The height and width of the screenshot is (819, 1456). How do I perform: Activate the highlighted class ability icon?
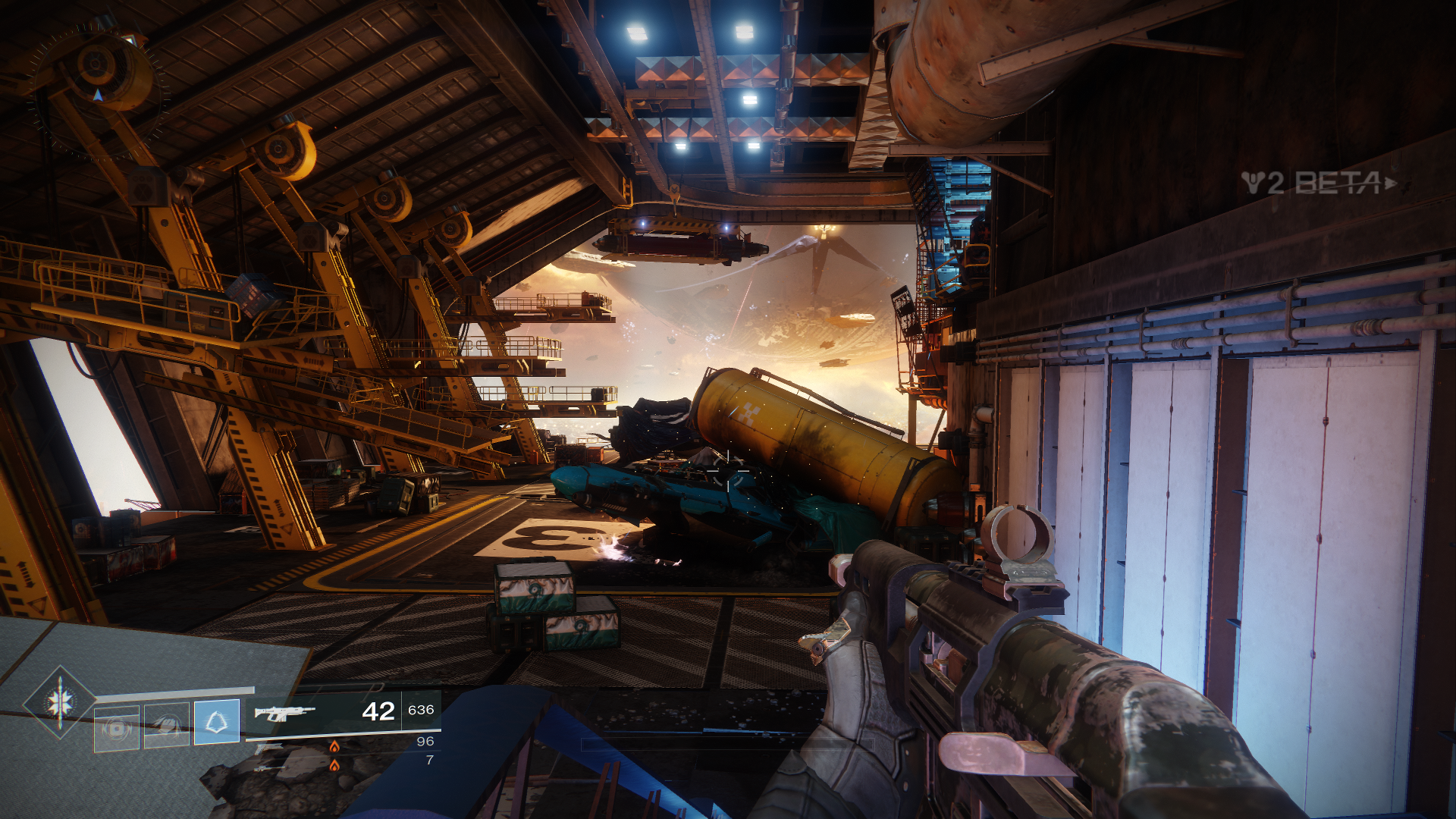point(217,721)
